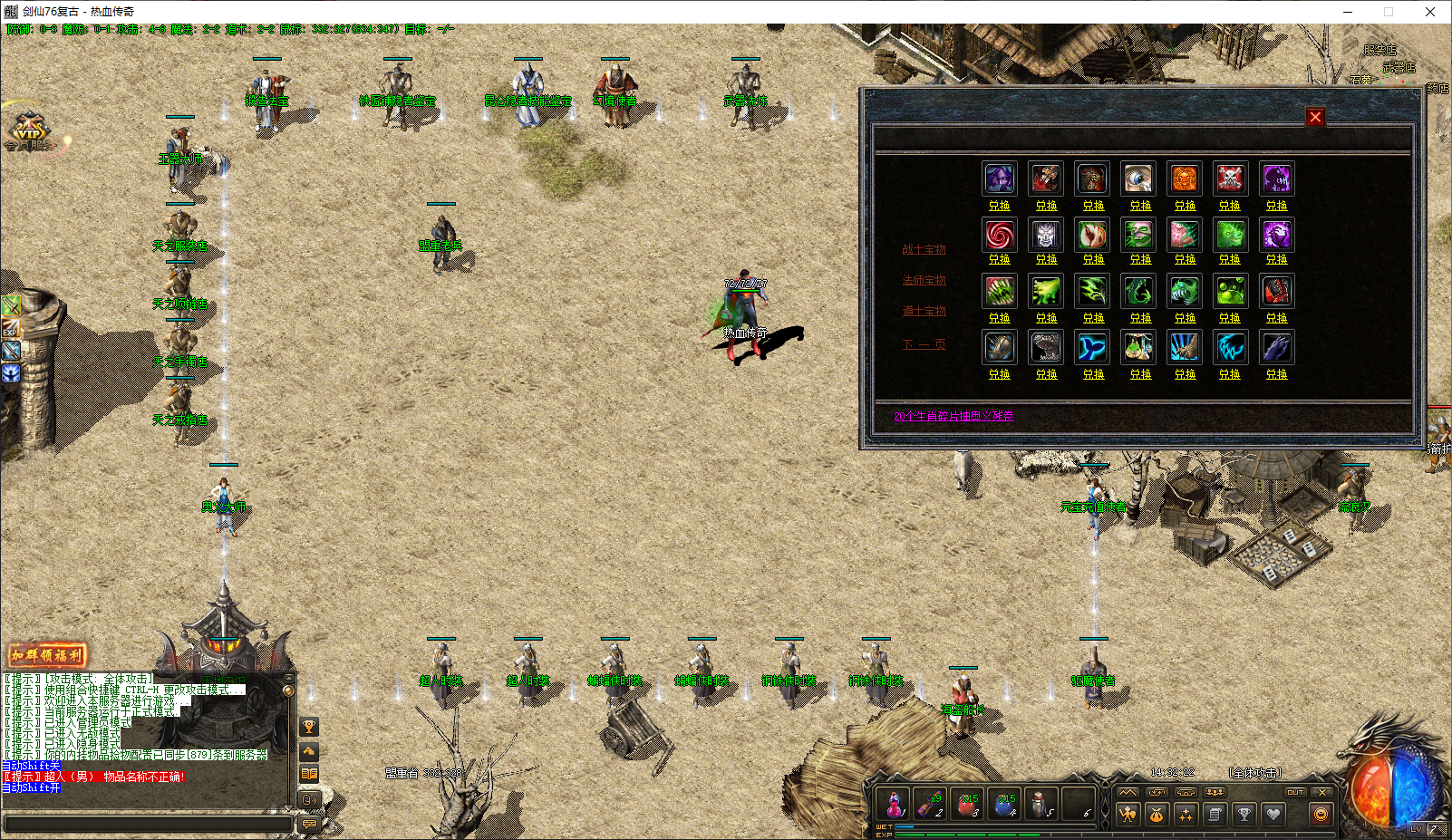Open the 20个生肖碎片抽奥义残卷 link
Image resolution: width=1452 pixels, height=840 pixels.
[x=954, y=416]
